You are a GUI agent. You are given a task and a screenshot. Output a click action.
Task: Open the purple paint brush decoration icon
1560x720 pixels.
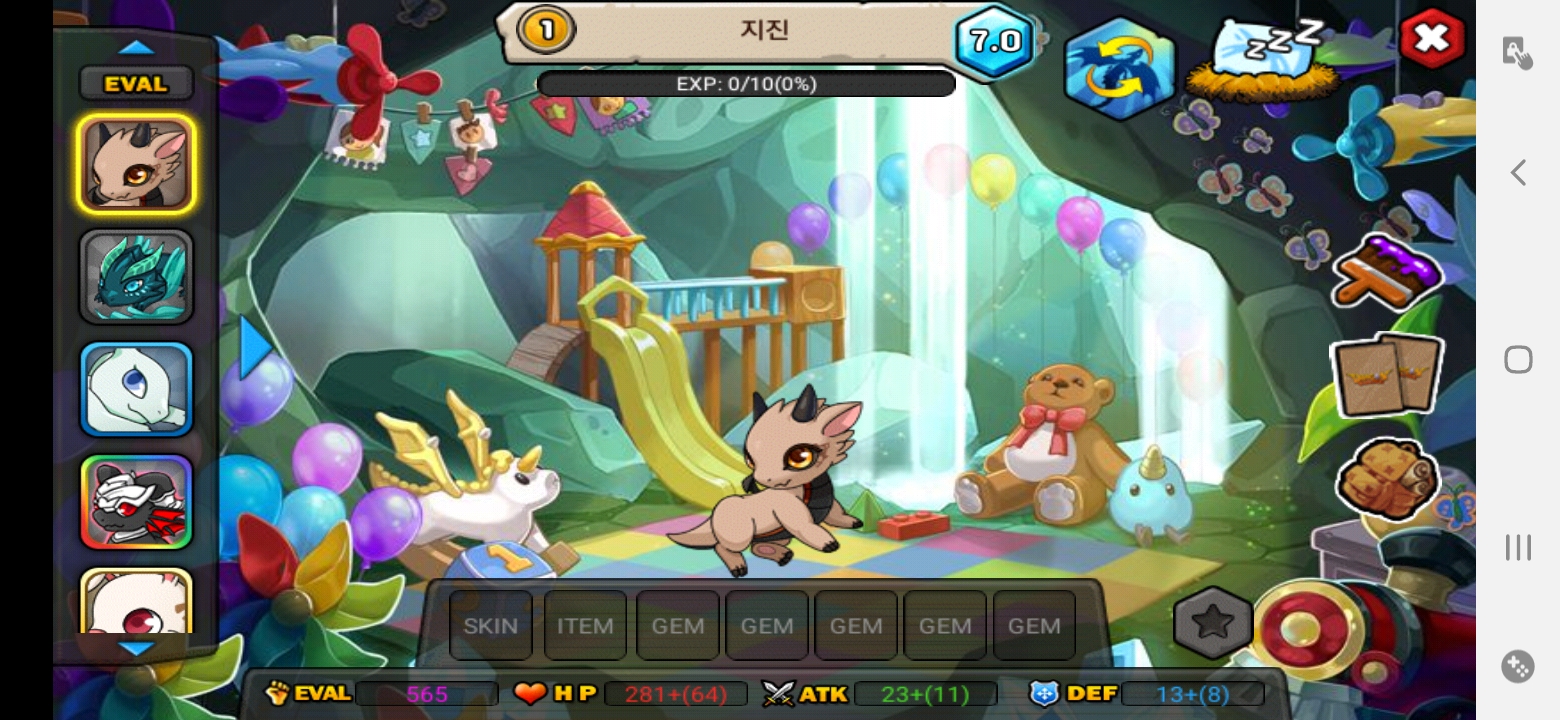pyautogui.click(x=1388, y=270)
